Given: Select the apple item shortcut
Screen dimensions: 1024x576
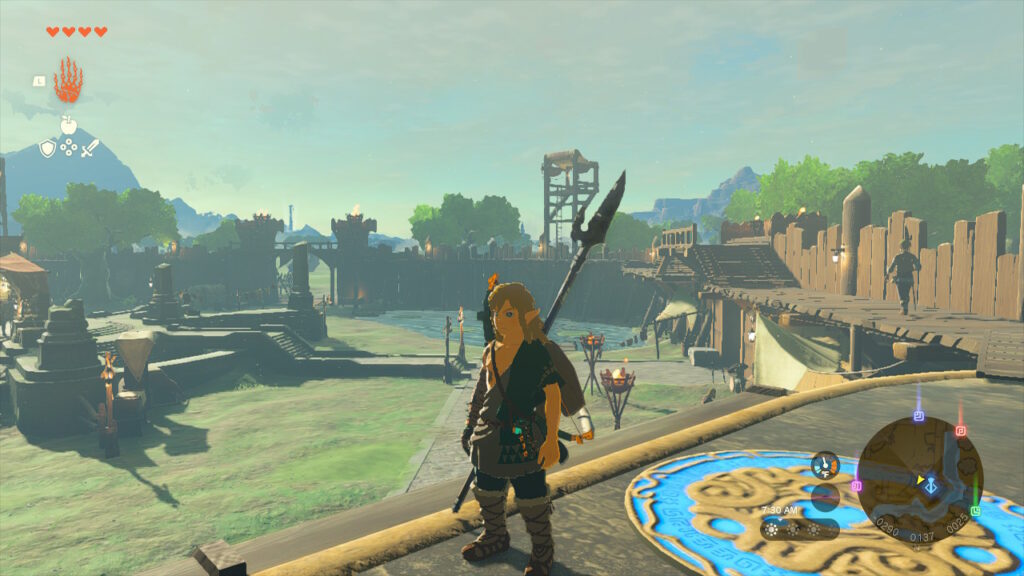Looking at the screenshot, I should click(69, 126).
